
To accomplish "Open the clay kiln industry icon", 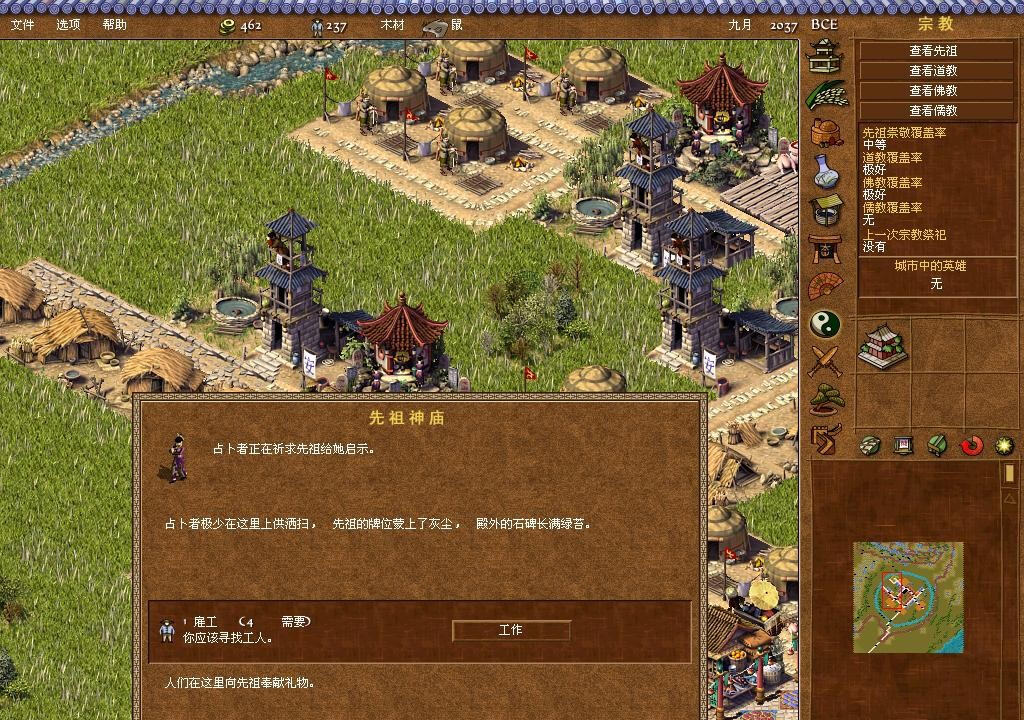I will click(825, 132).
